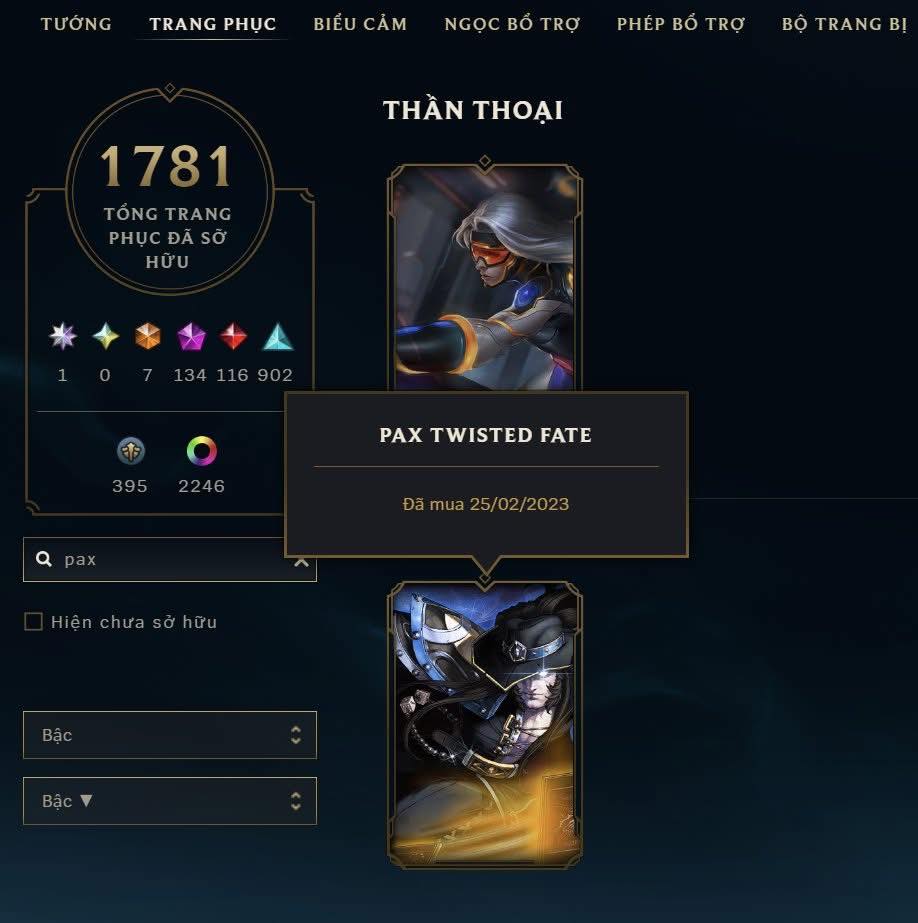
Task: Show the Bộ Trang Bị tab
Action: click(x=844, y=24)
